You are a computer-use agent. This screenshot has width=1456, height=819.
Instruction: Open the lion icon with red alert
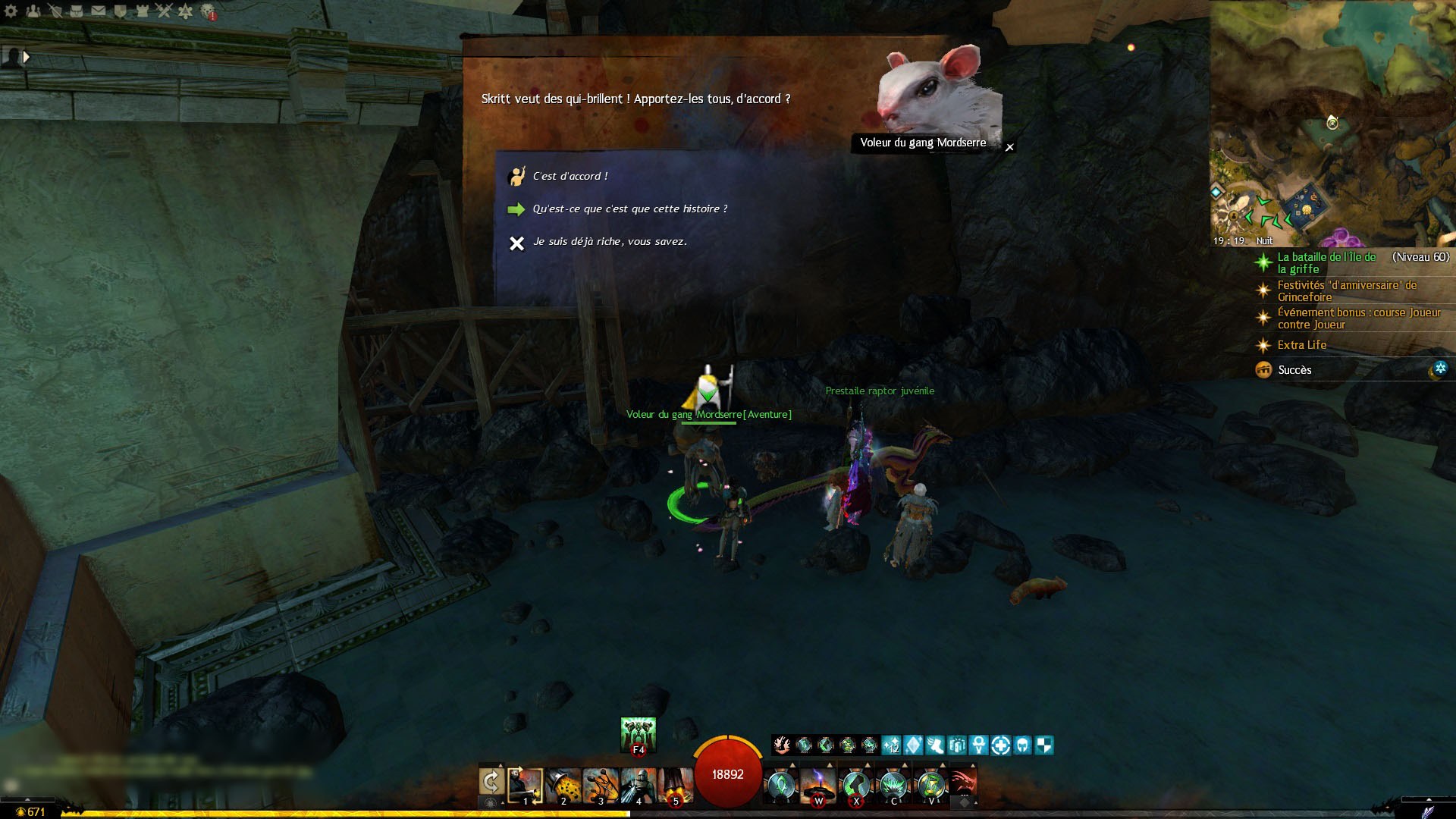[208, 11]
